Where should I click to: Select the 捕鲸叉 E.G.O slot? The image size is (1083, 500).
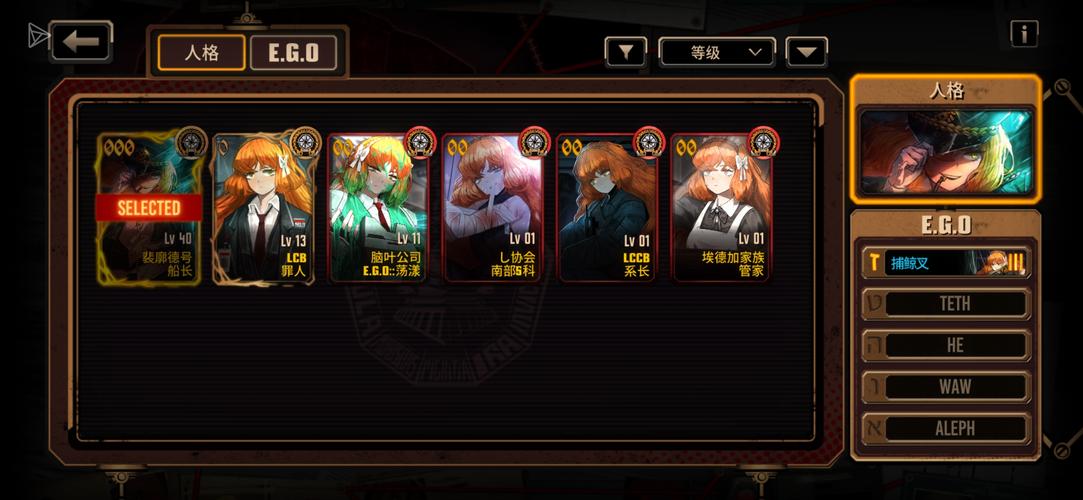coord(946,262)
